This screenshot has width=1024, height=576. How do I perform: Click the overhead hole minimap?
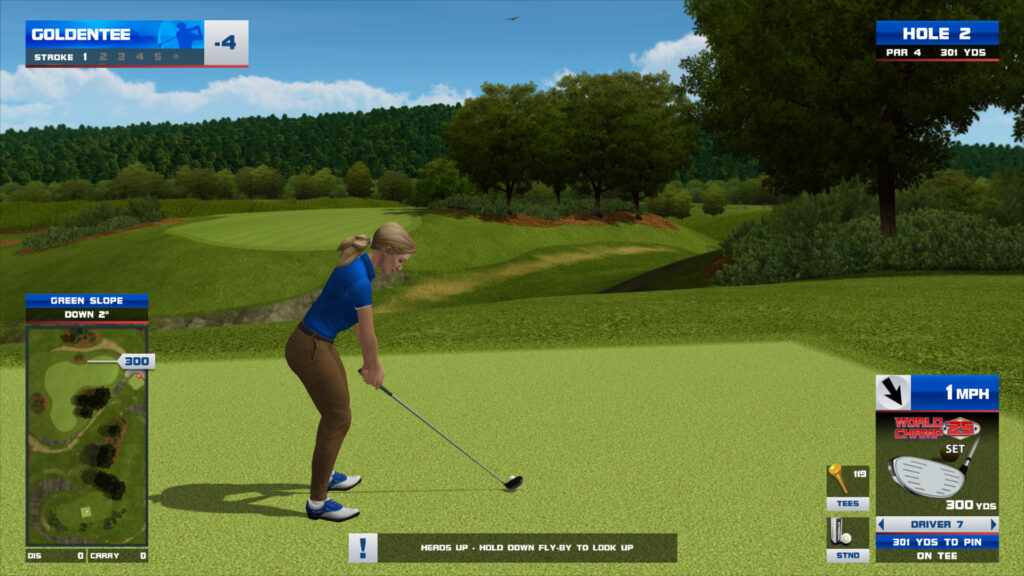[86, 435]
